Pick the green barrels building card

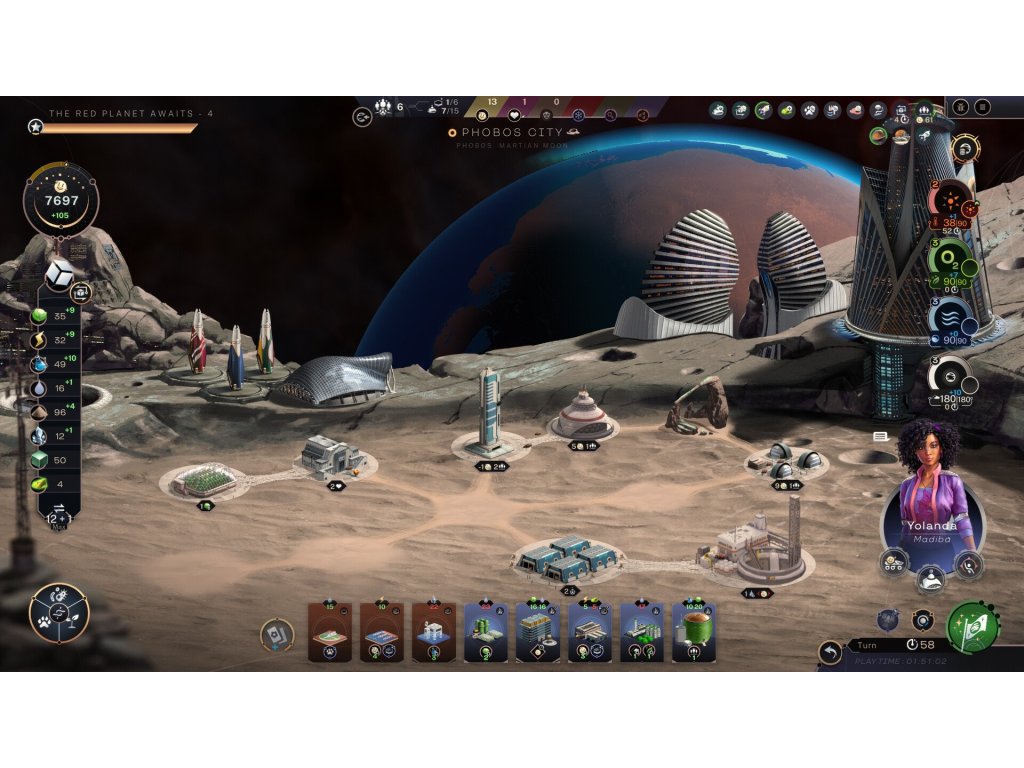point(486,632)
